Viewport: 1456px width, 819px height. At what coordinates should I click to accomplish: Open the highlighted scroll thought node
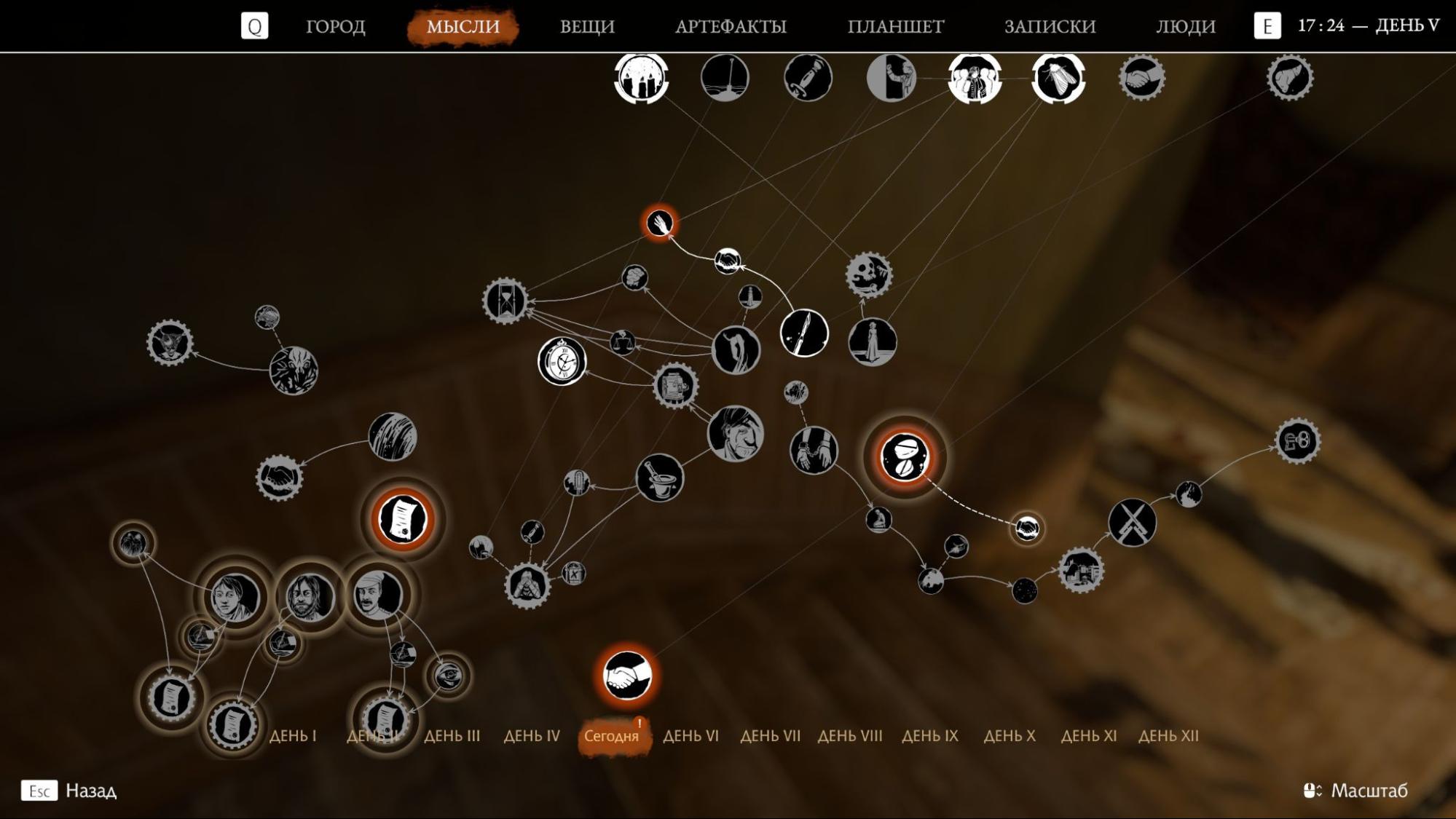click(401, 520)
